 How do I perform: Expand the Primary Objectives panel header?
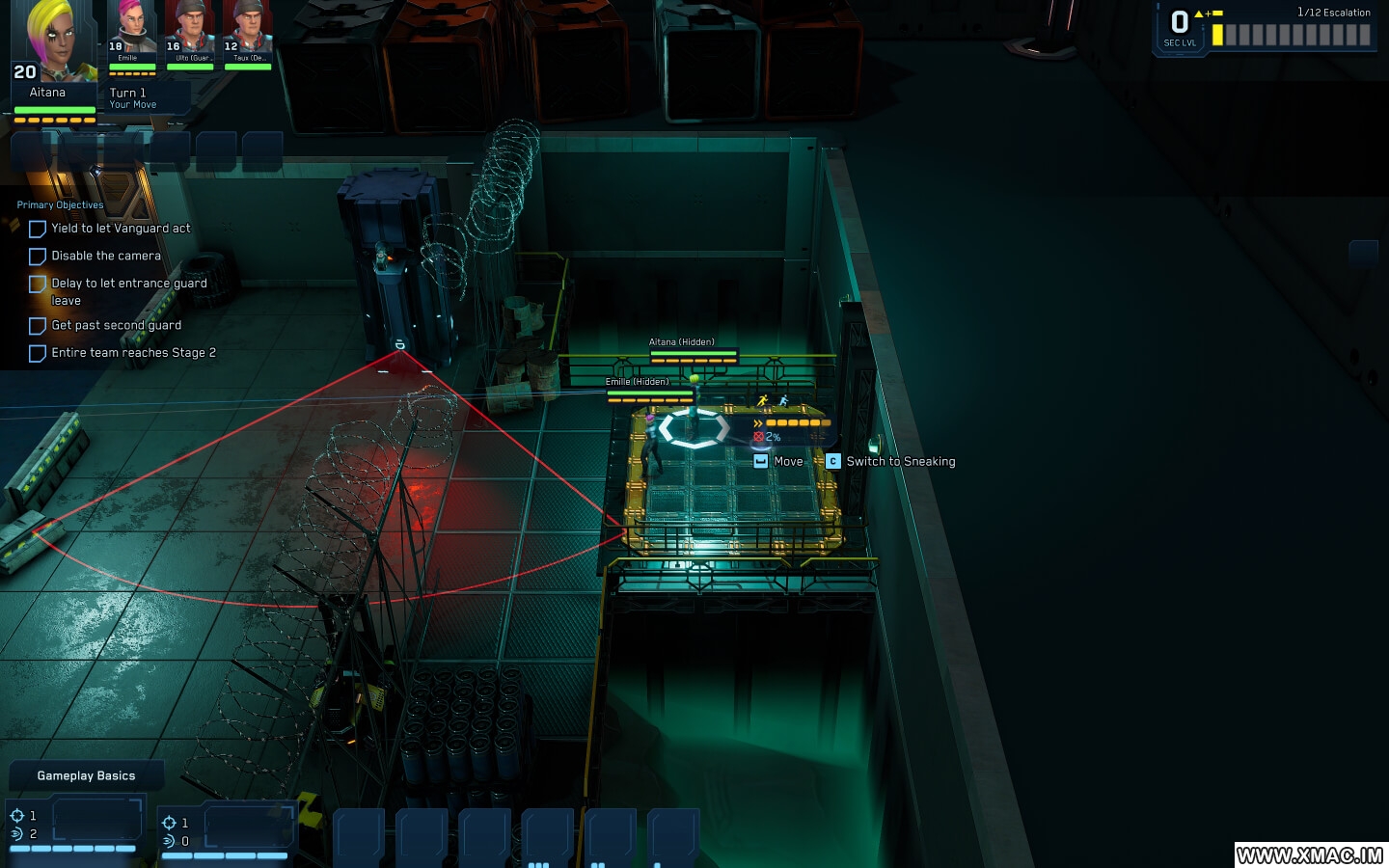[60, 204]
